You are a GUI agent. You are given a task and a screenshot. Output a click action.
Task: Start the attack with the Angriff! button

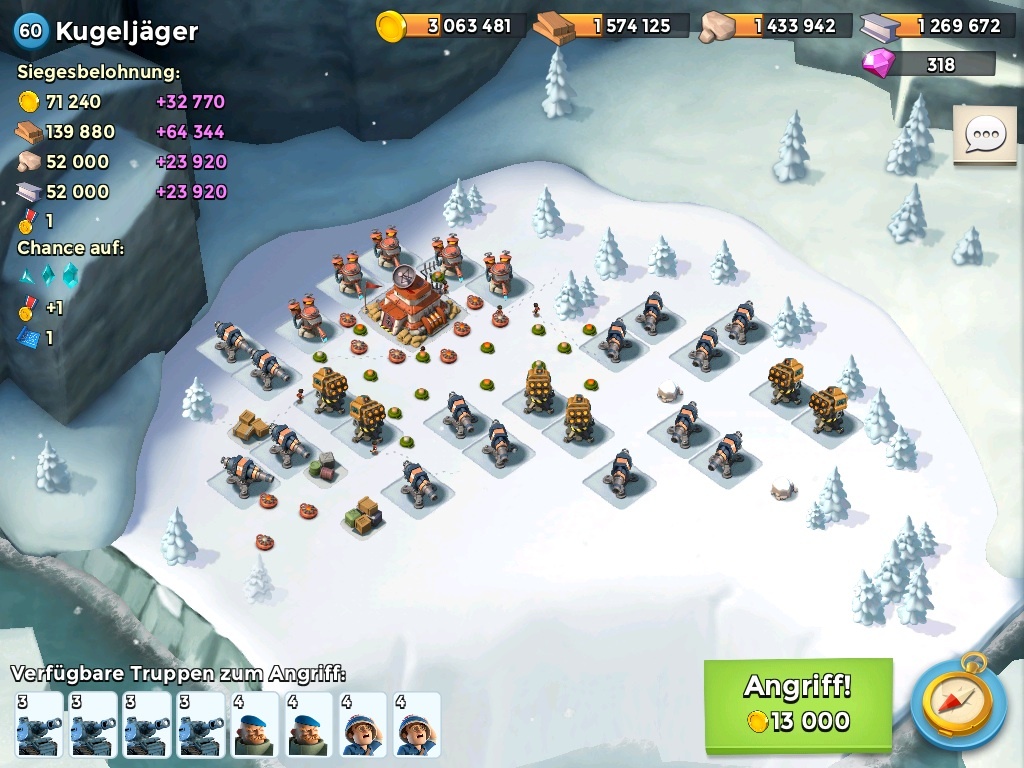pyautogui.click(x=797, y=704)
